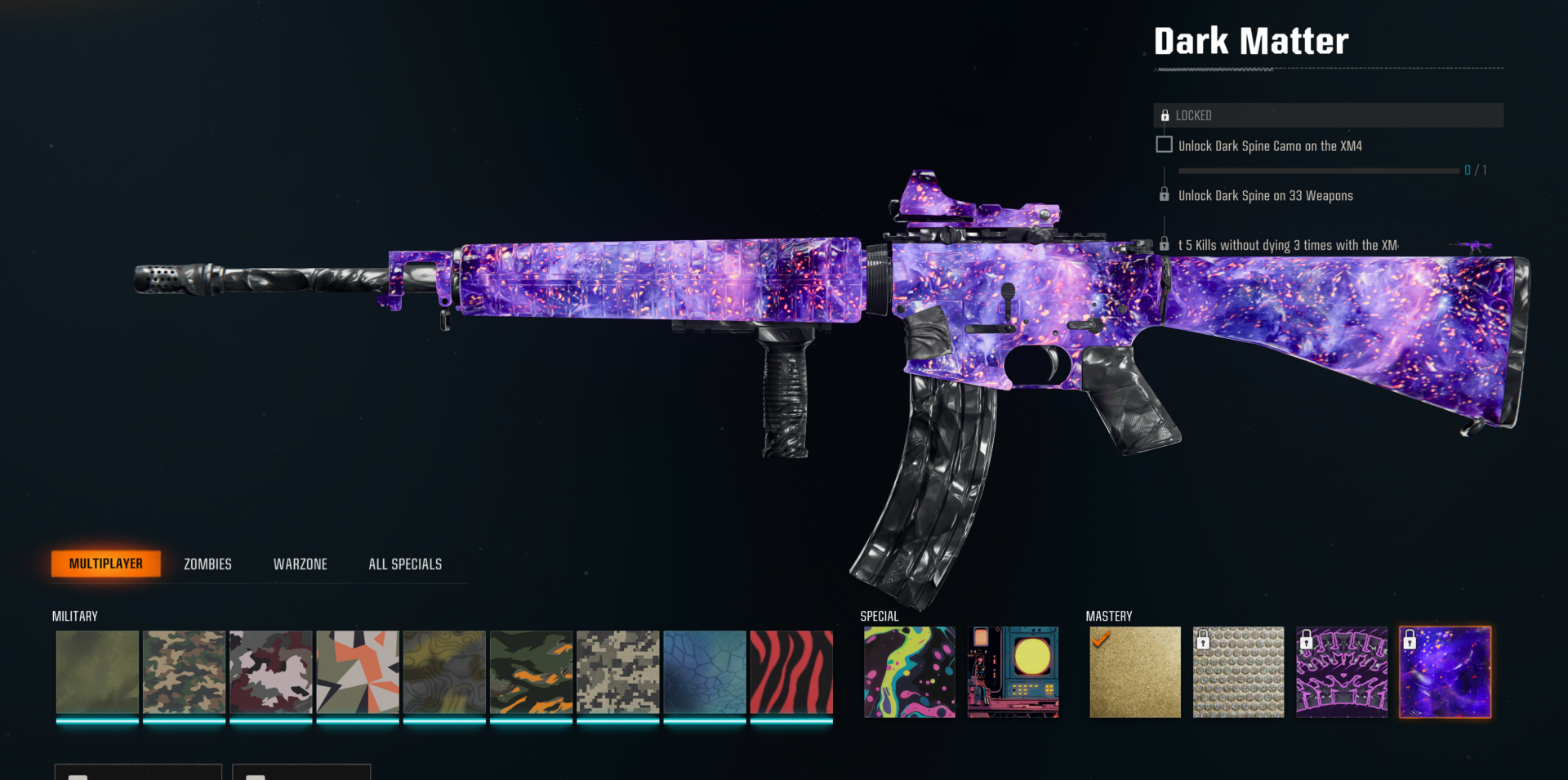The width and height of the screenshot is (1568, 780).
Task: Choose the psychedelic swirl special camo
Action: [910, 672]
